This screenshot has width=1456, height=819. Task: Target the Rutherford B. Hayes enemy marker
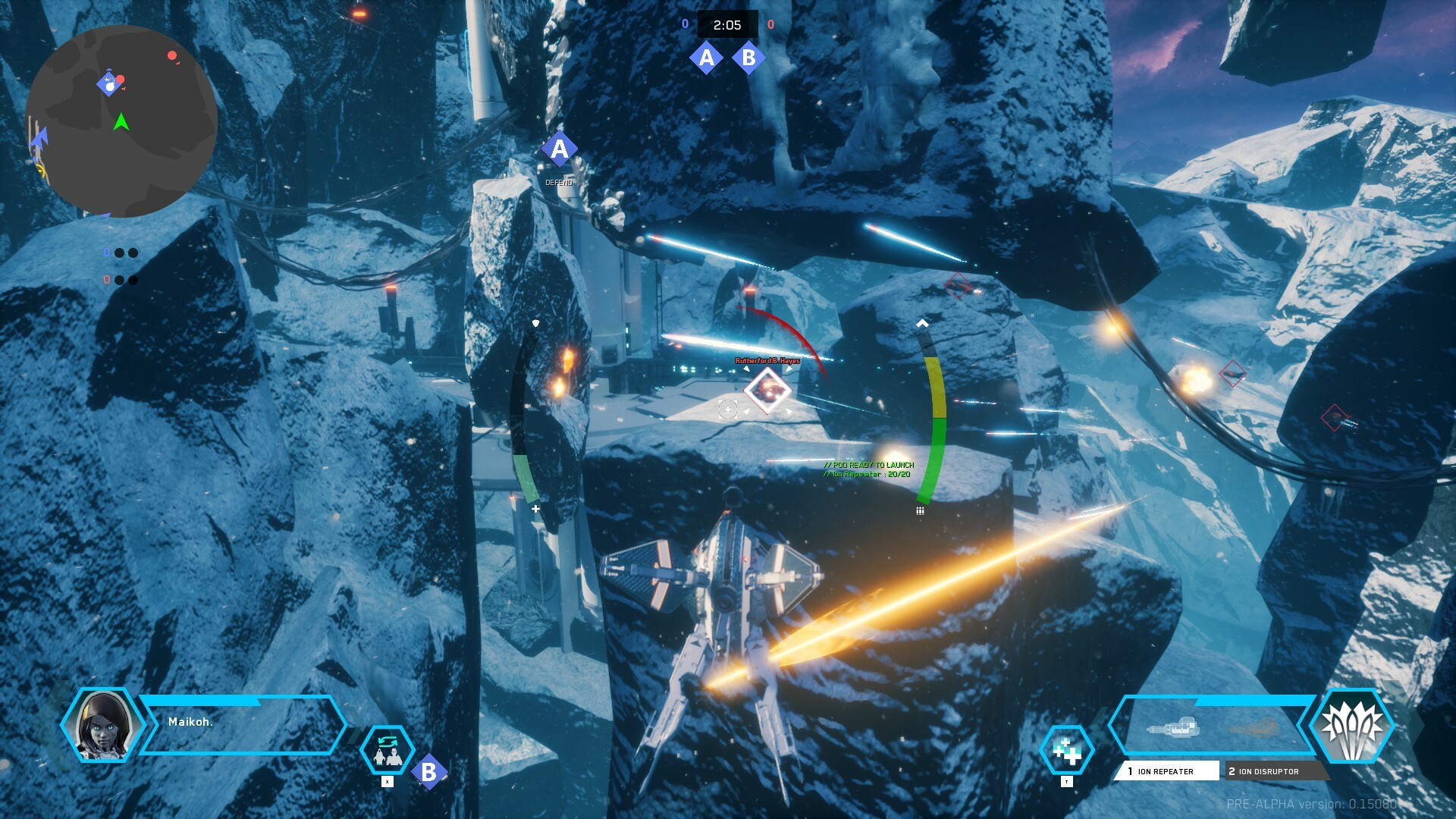coord(767,391)
